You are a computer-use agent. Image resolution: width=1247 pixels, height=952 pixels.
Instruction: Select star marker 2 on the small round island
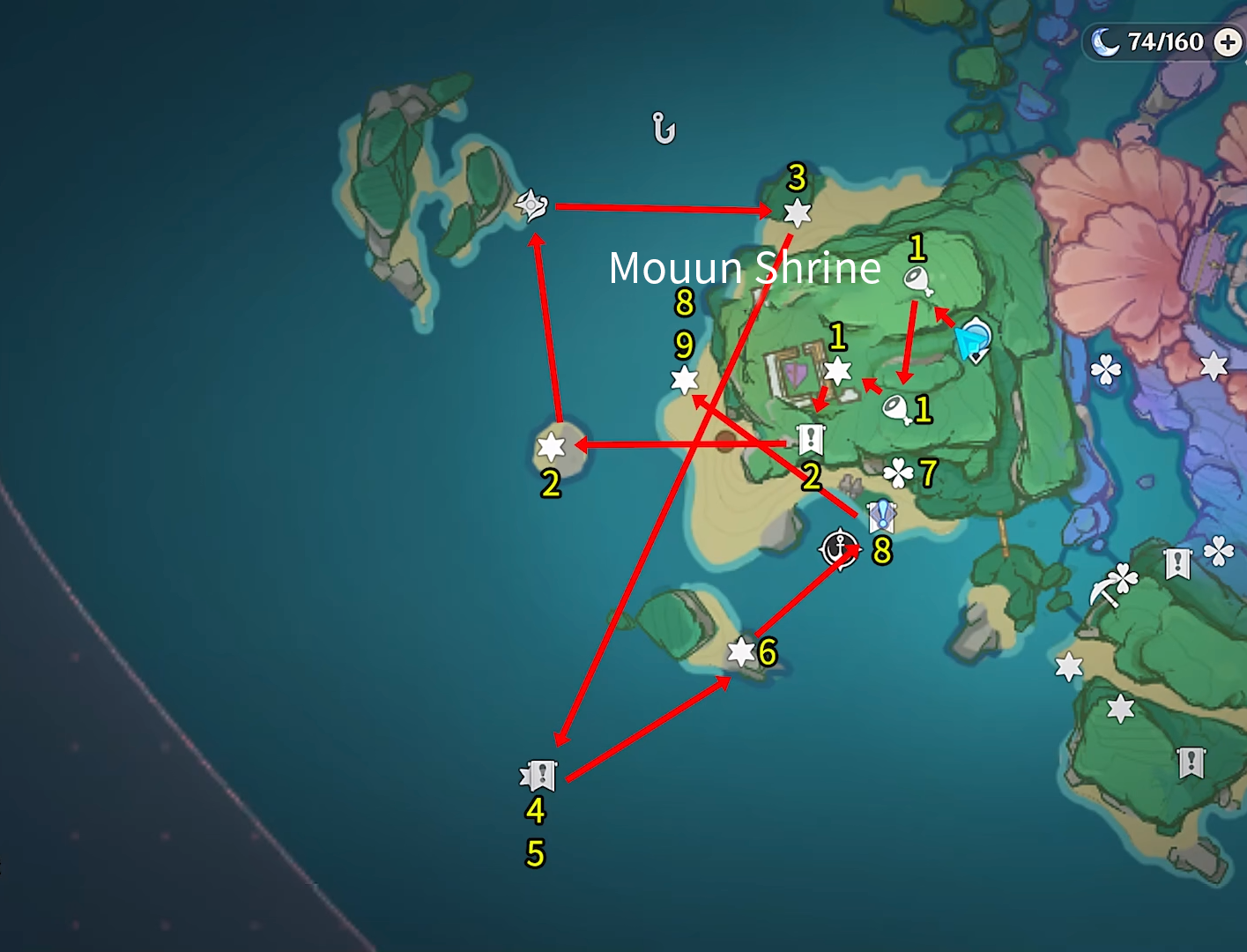click(x=552, y=448)
